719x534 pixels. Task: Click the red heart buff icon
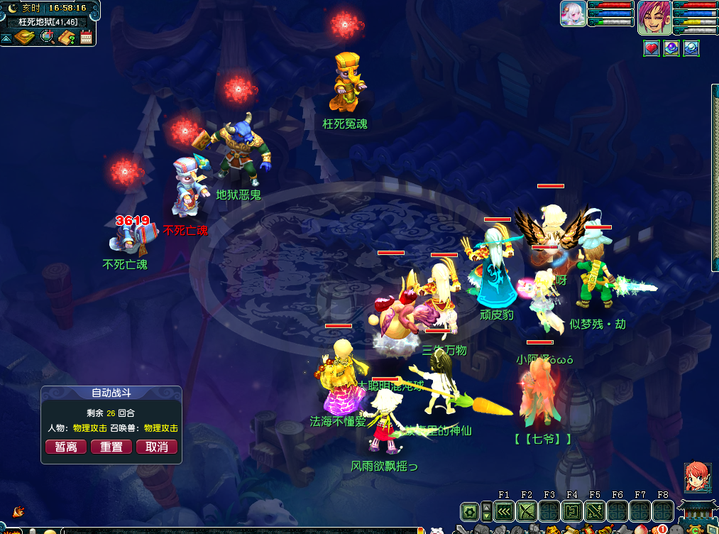[x=651, y=47]
